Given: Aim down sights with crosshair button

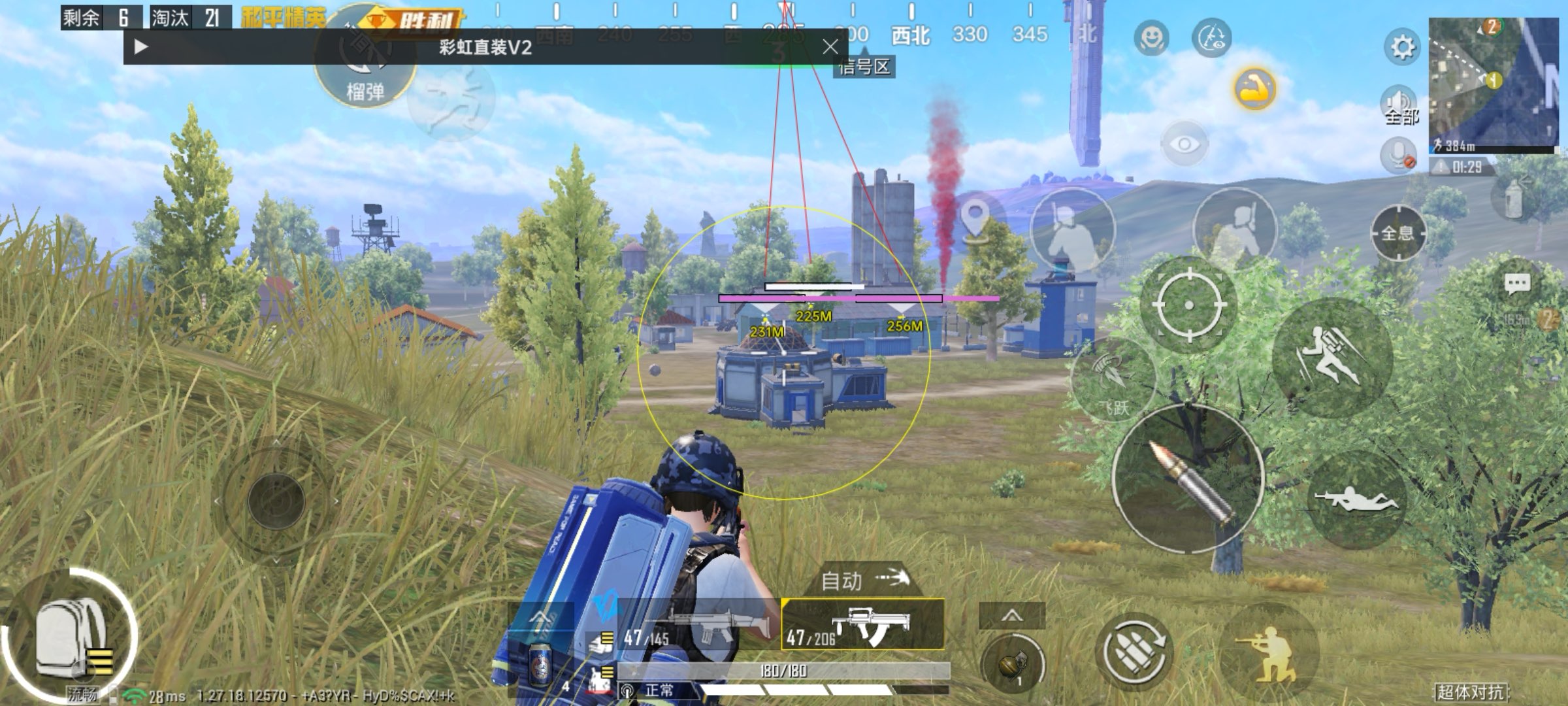Looking at the screenshot, I should [x=1188, y=305].
